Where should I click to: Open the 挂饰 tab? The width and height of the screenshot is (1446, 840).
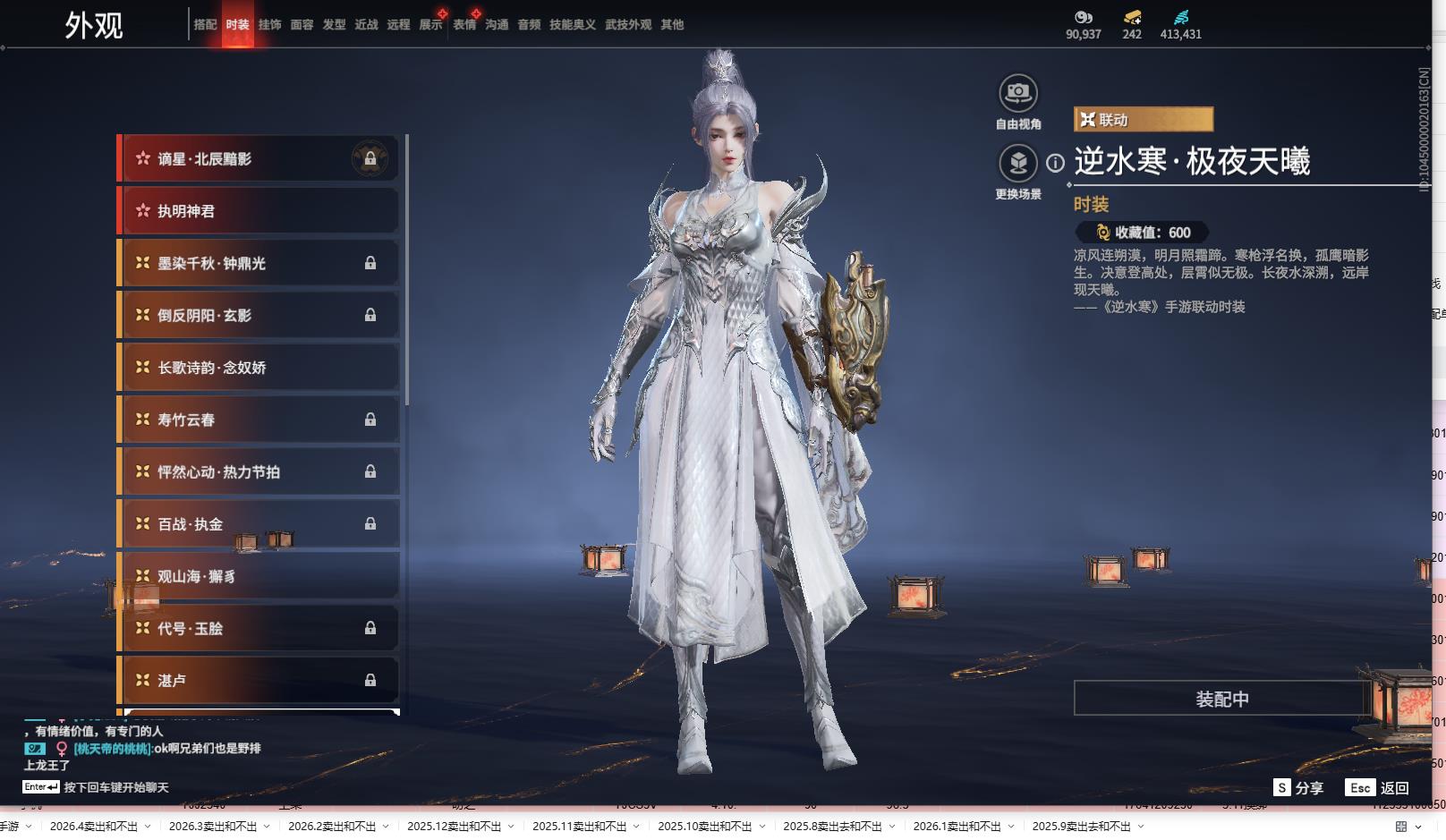pos(269,25)
